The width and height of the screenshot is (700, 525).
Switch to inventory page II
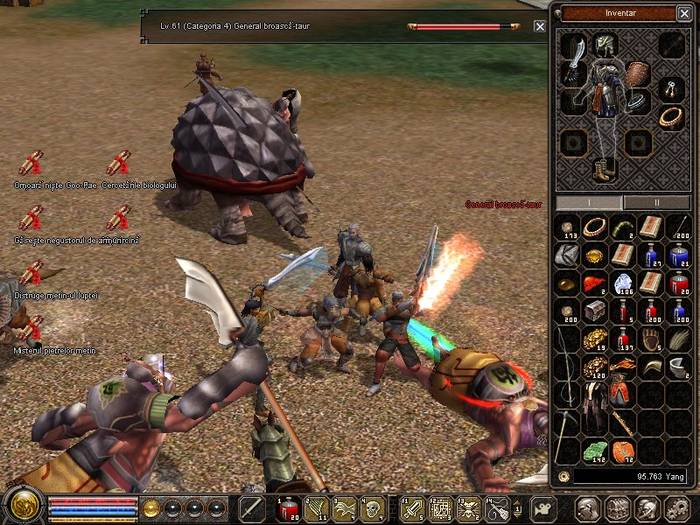[656, 203]
